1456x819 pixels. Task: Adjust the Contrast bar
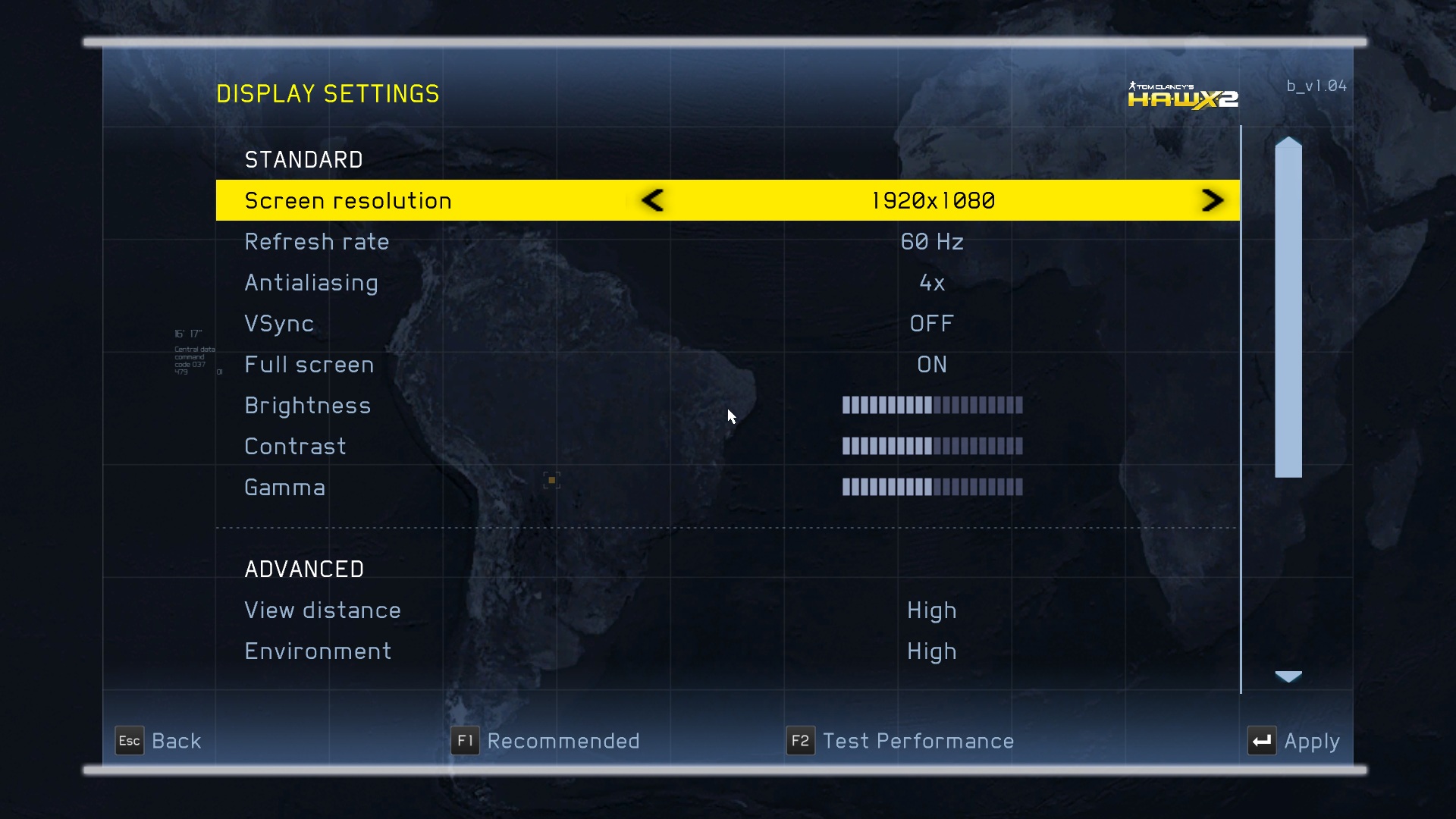[x=932, y=447]
